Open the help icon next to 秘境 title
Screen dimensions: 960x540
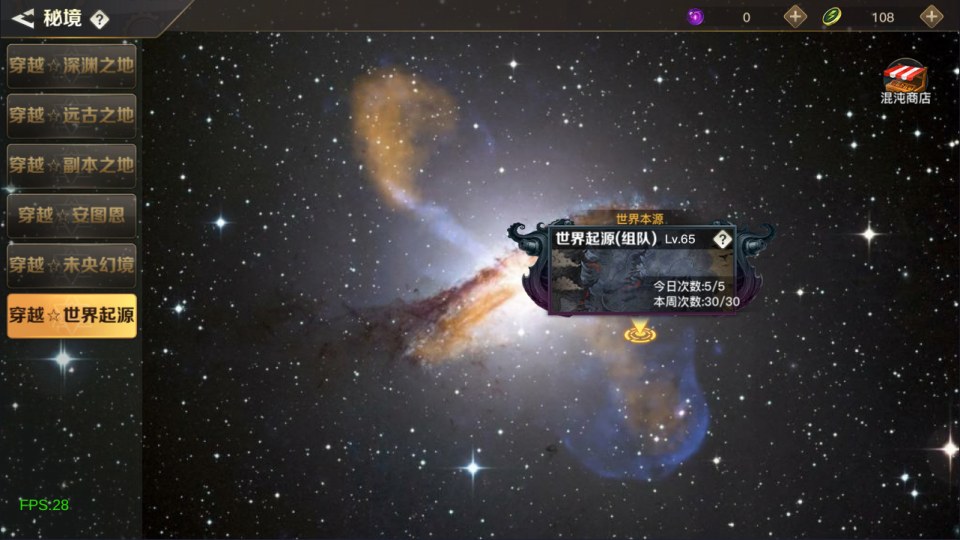[x=99, y=18]
